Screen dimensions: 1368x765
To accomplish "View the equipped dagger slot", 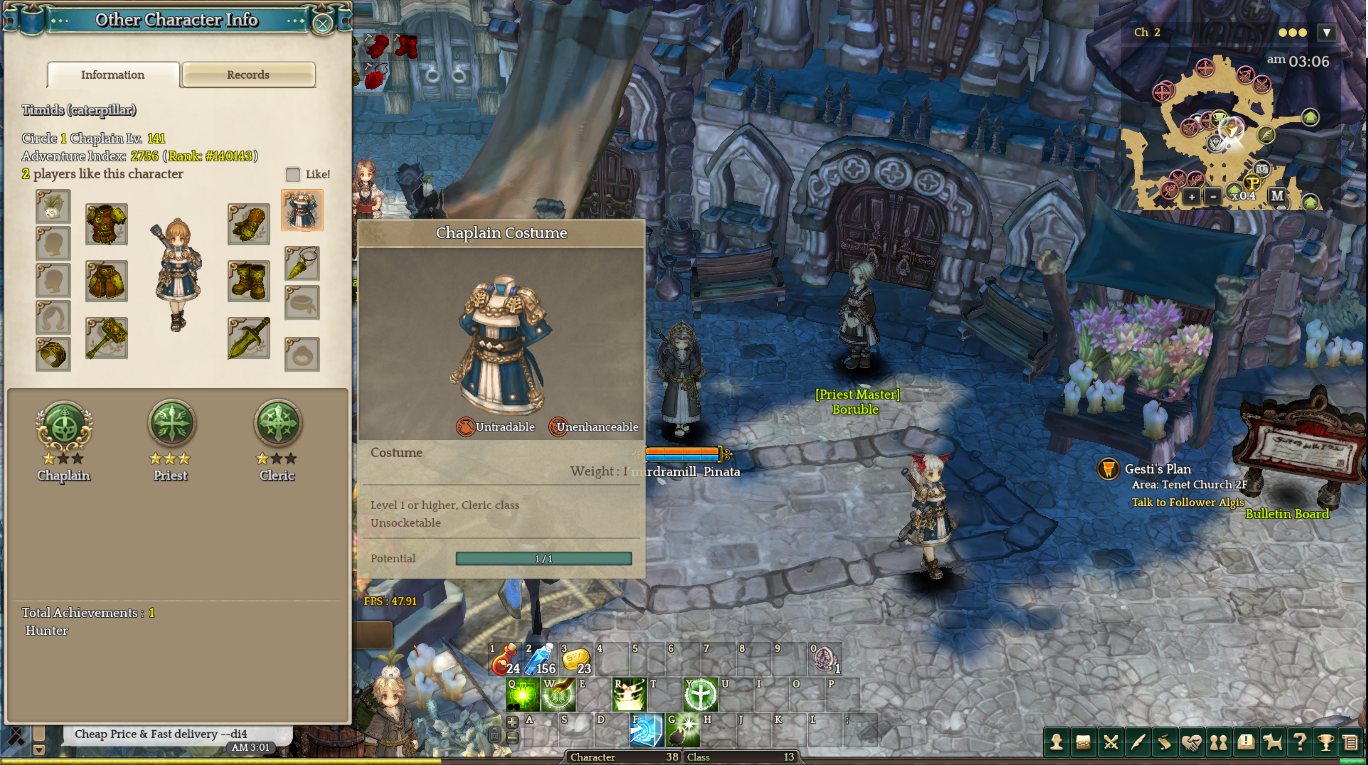I will (x=248, y=338).
